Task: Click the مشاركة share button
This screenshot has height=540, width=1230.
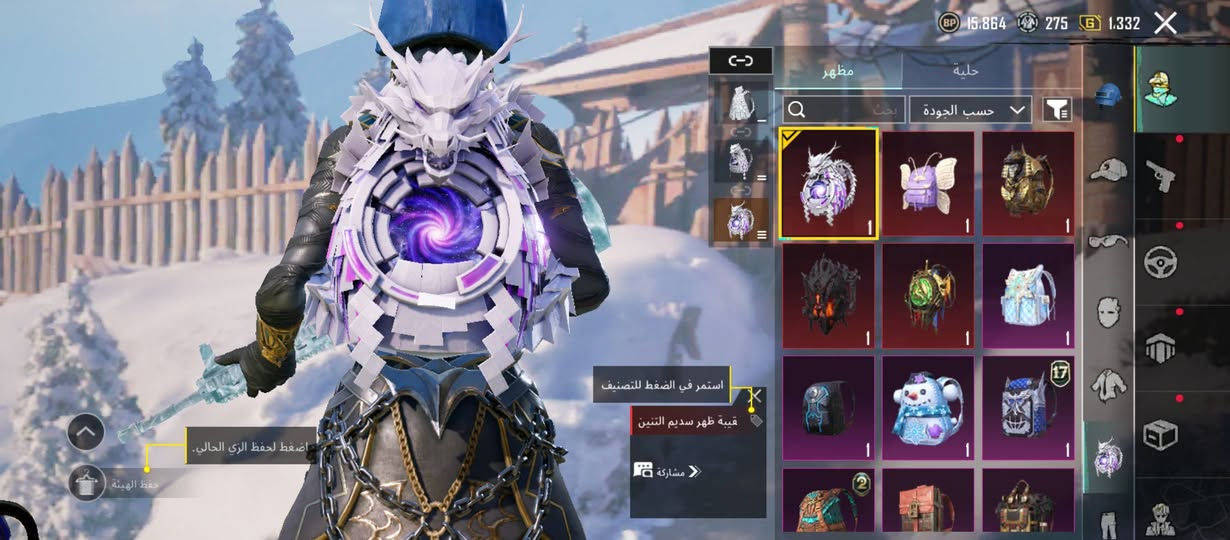Action: point(667,470)
